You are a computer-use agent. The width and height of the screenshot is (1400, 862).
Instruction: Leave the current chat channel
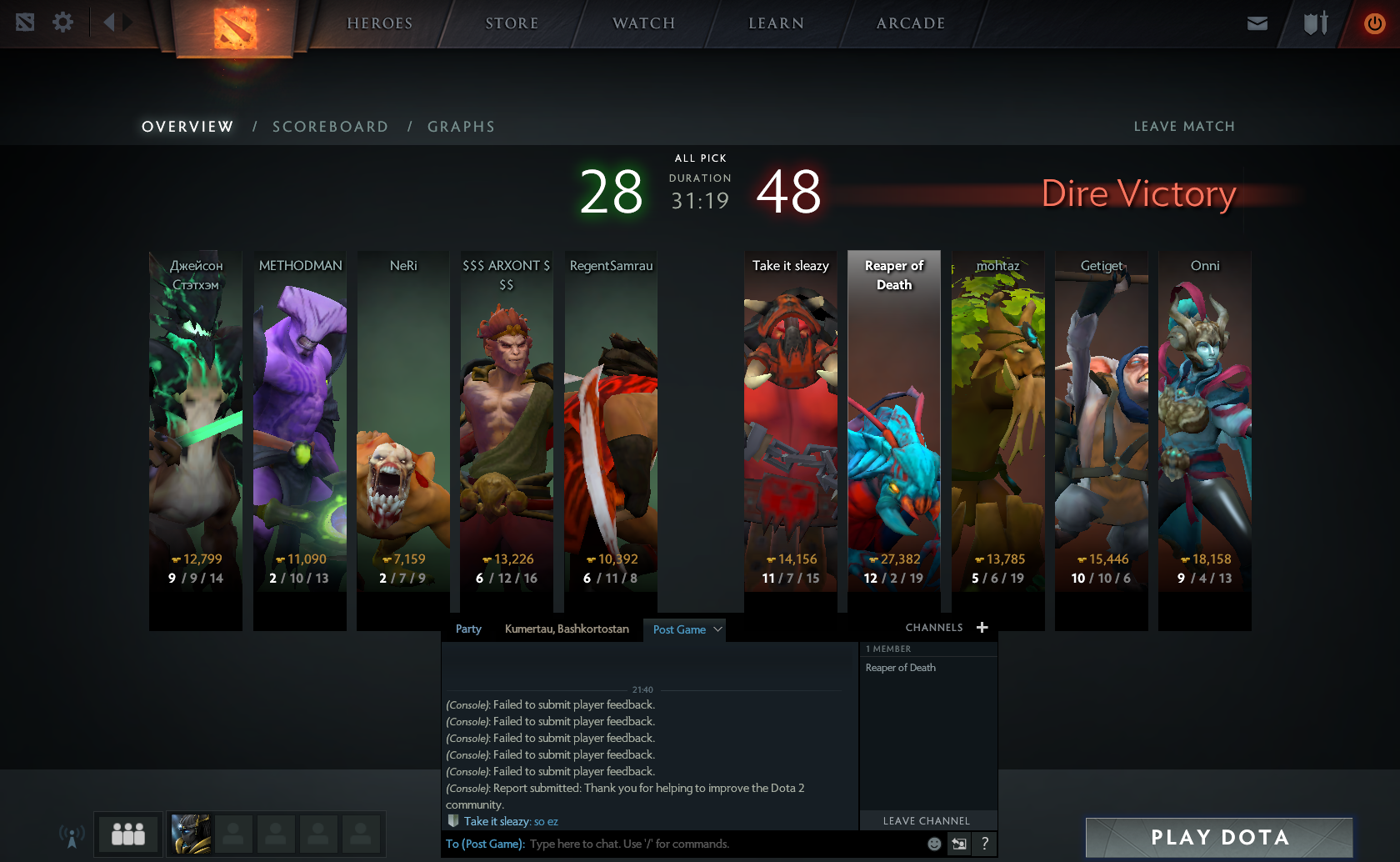926,821
